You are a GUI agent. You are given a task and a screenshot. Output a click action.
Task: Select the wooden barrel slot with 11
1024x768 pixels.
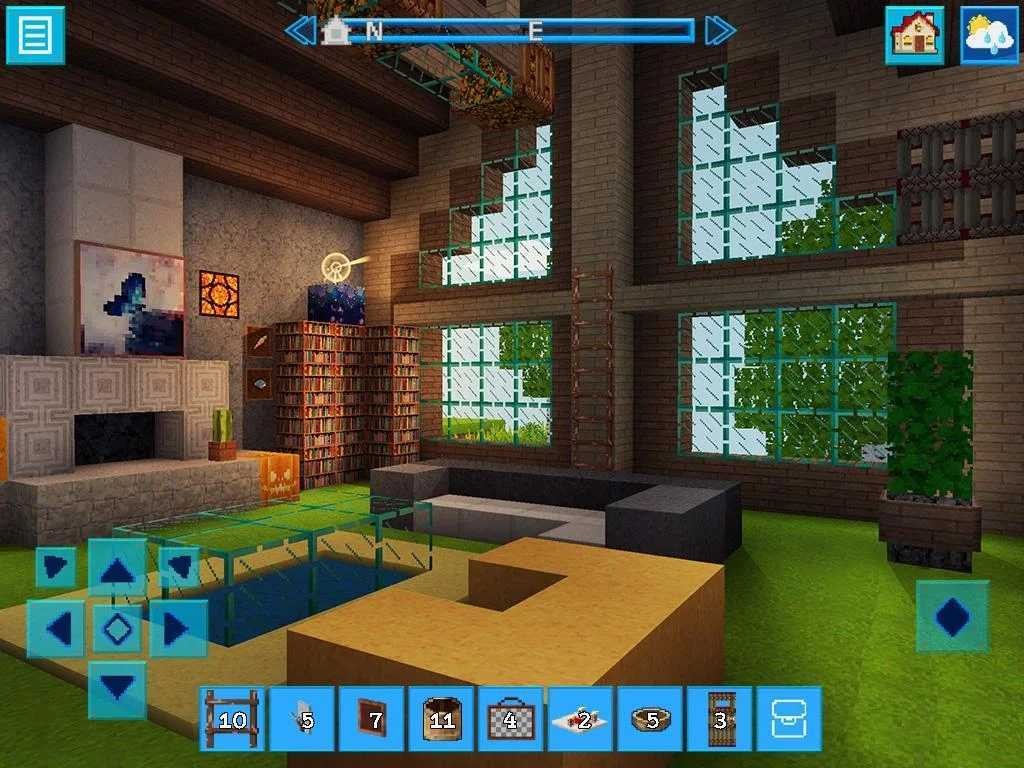point(441,718)
